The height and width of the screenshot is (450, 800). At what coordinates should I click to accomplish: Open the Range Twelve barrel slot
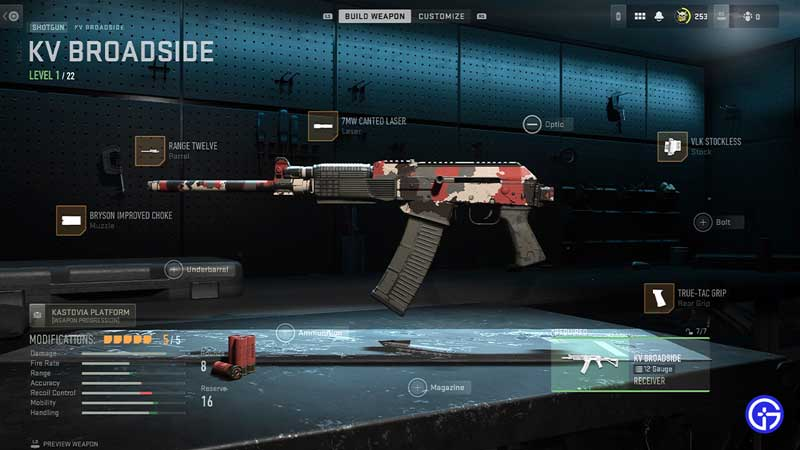pyautogui.click(x=150, y=150)
